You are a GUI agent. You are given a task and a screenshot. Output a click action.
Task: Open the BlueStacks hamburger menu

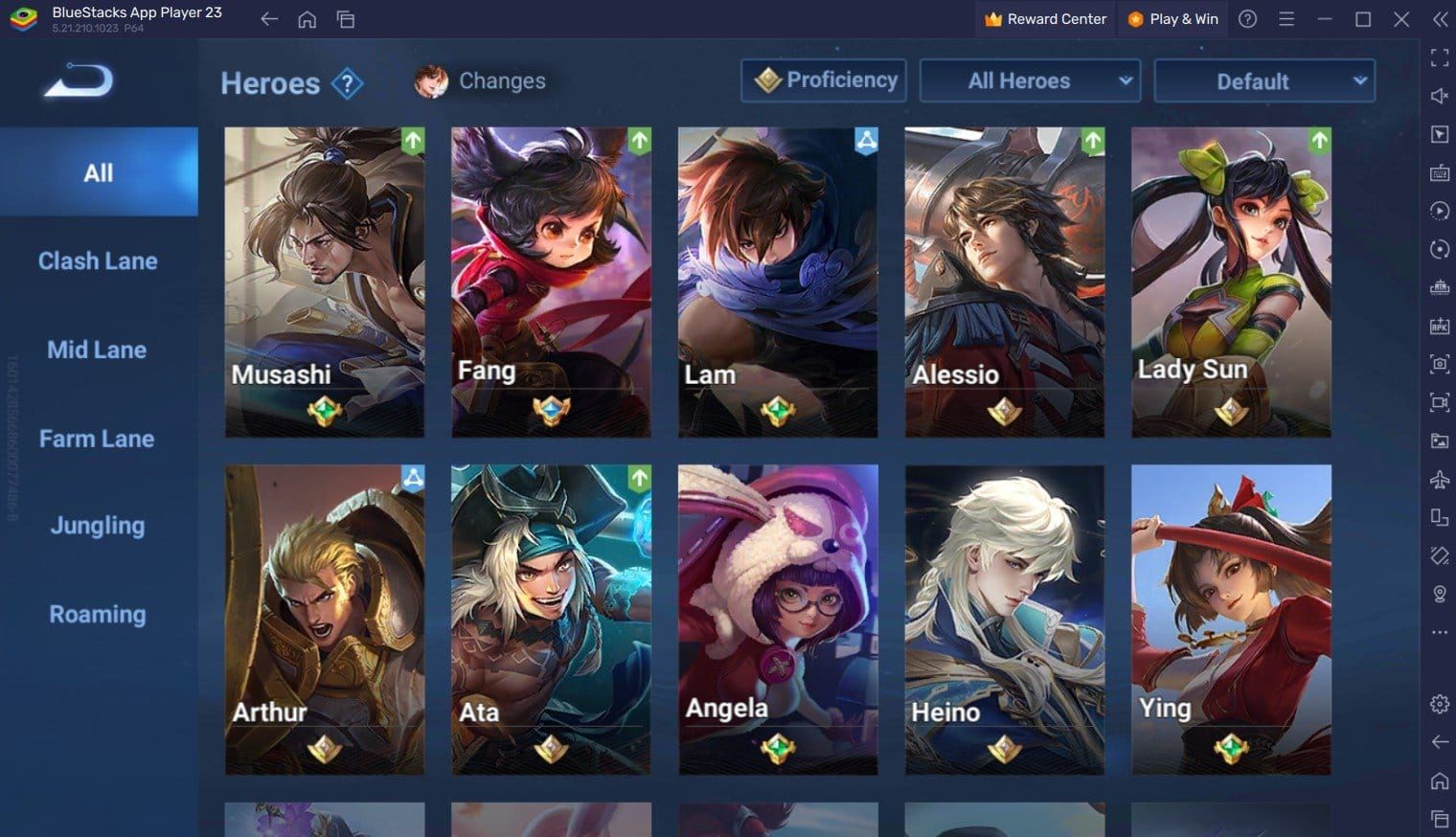tap(1285, 18)
